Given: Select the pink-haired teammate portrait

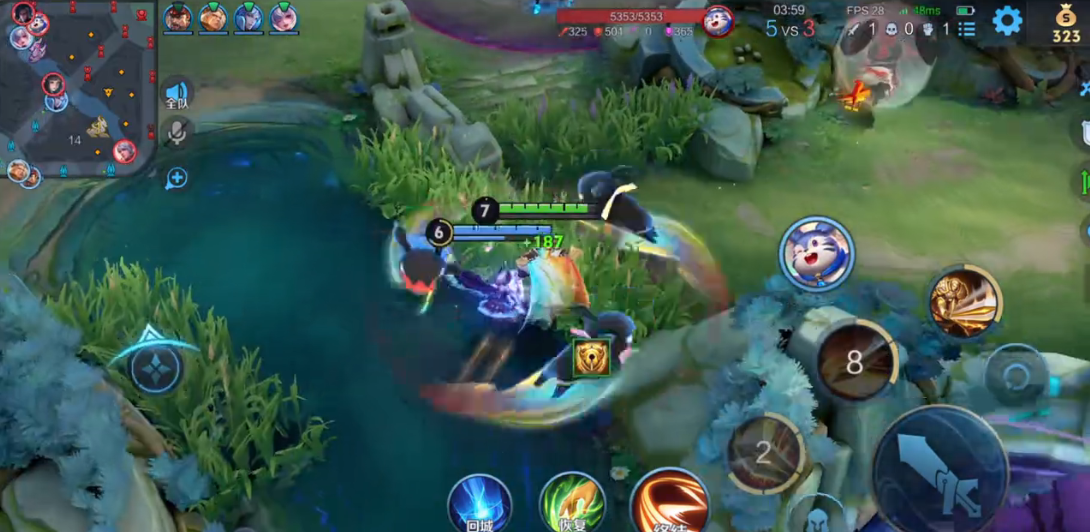Looking at the screenshot, I should point(283,17).
